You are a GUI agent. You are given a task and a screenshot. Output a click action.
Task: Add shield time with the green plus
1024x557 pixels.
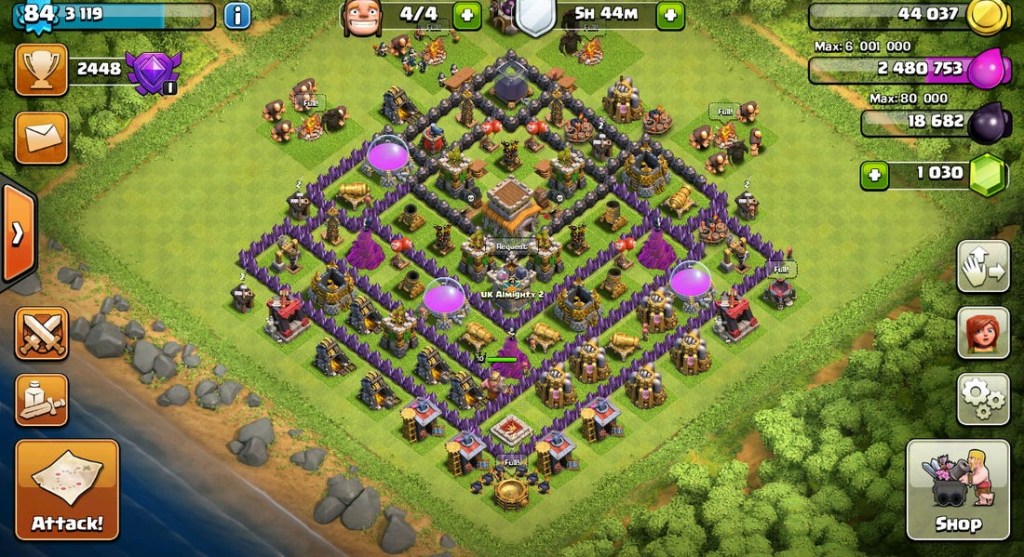[670, 15]
